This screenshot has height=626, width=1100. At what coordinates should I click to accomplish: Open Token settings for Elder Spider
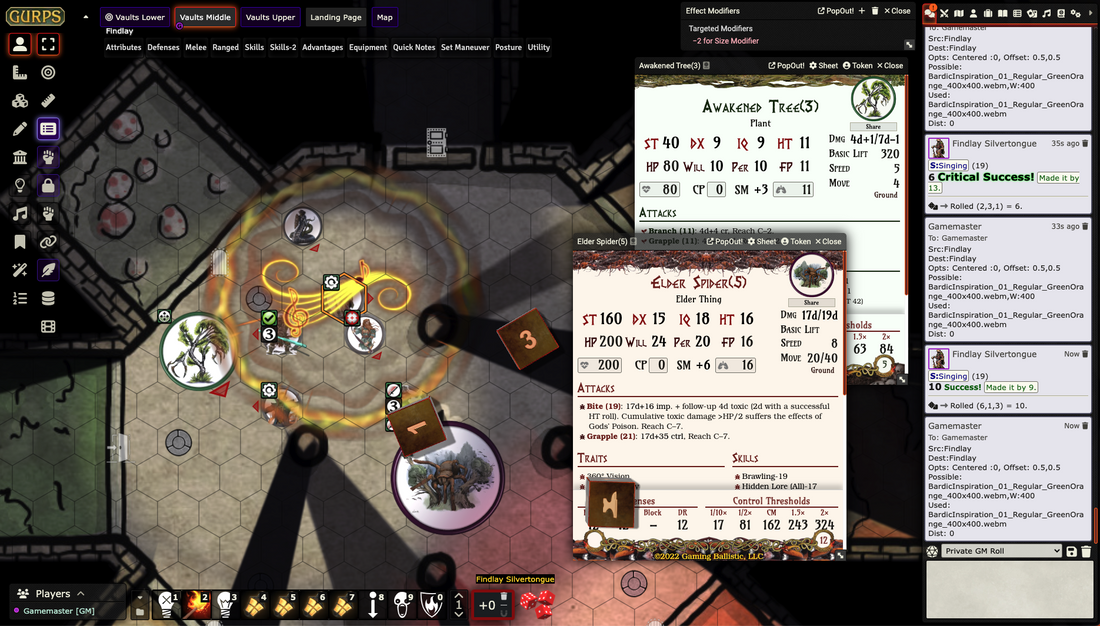pos(796,241)
